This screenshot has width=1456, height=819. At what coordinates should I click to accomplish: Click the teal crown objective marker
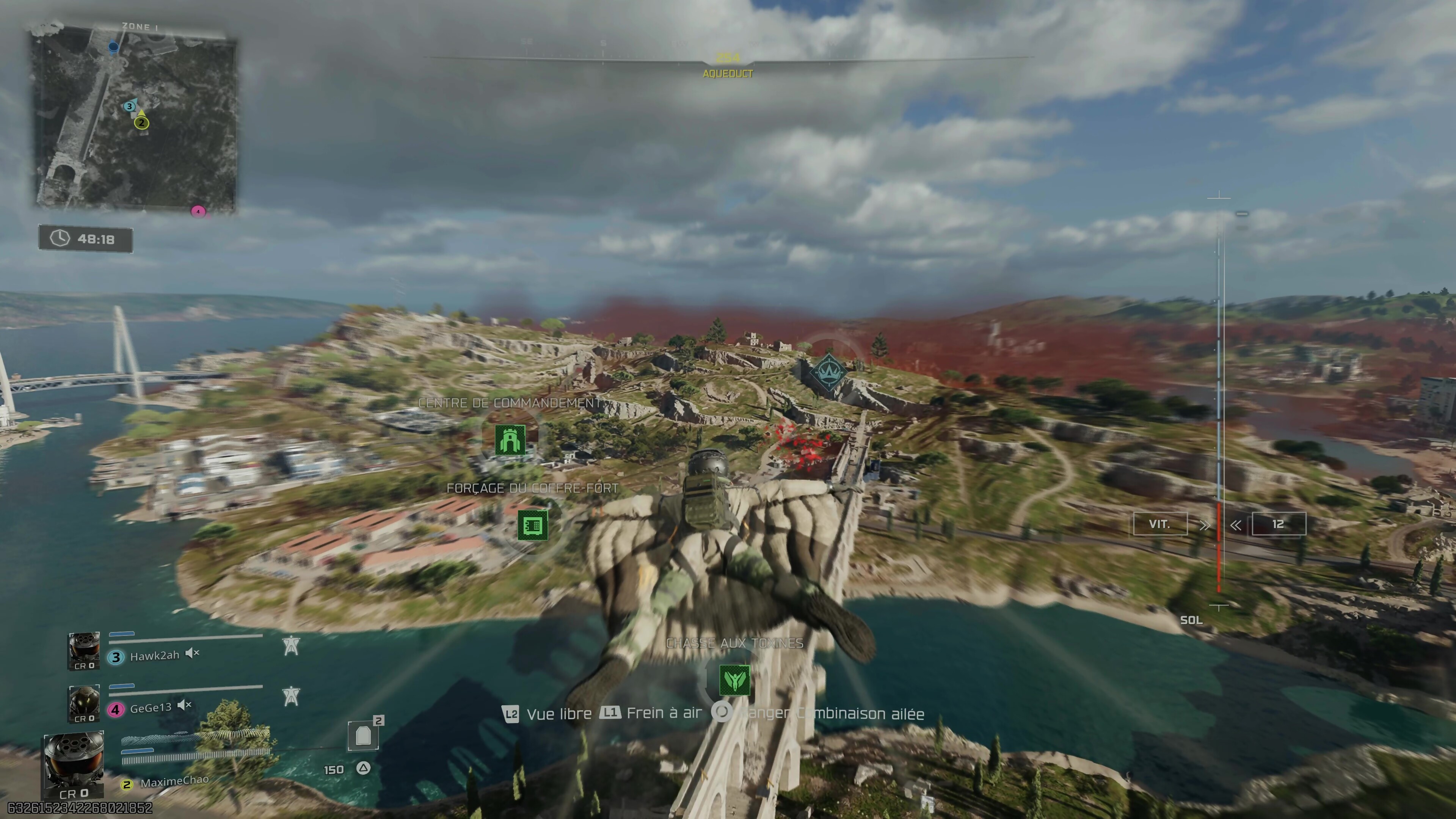[x=828, y=371]
